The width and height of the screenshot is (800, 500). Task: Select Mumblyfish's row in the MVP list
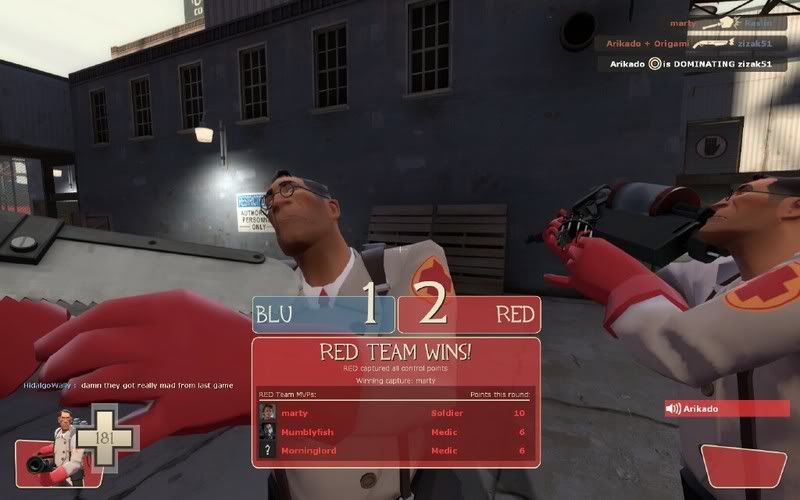(394, 431)
